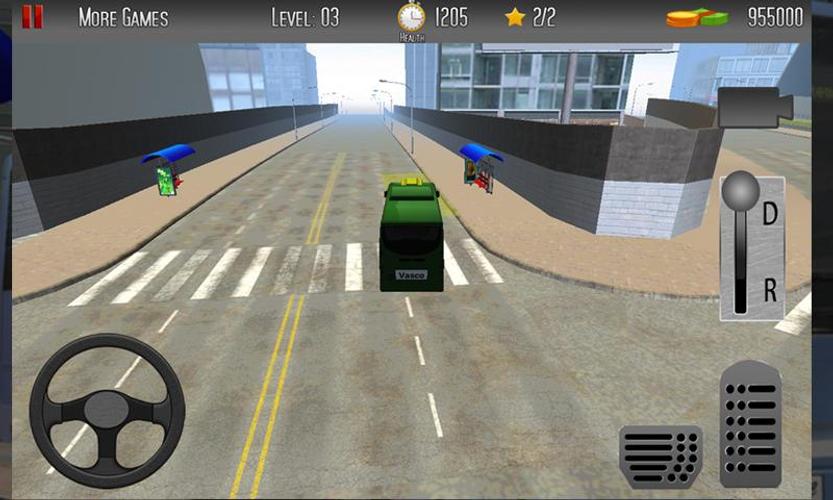833x500 pixels.
Task: Open the More Games link
Action: (123, 18)
